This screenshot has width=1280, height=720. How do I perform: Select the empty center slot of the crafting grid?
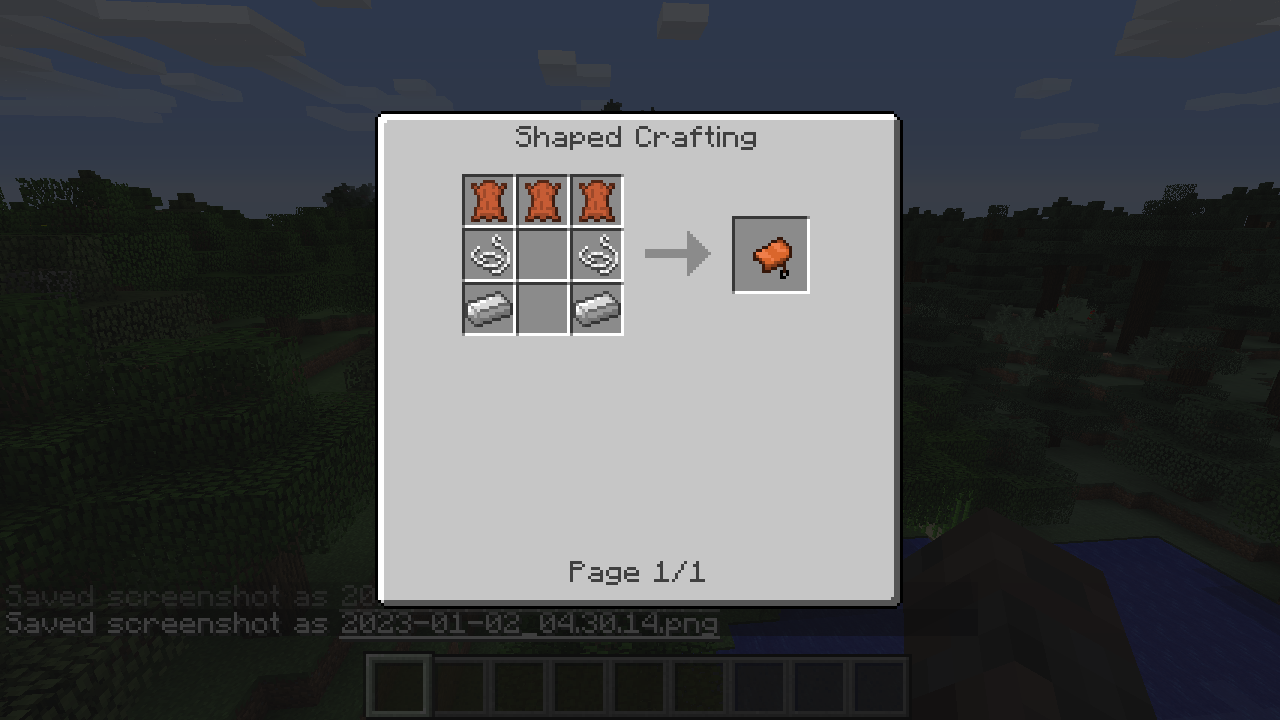[x=542, y=254]
